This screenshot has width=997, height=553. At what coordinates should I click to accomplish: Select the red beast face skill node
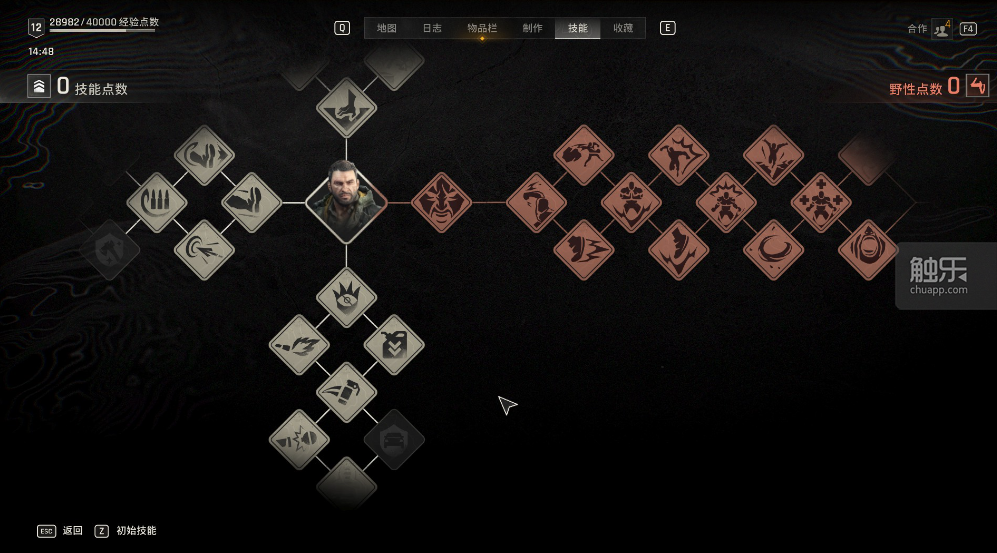[441, 202]
